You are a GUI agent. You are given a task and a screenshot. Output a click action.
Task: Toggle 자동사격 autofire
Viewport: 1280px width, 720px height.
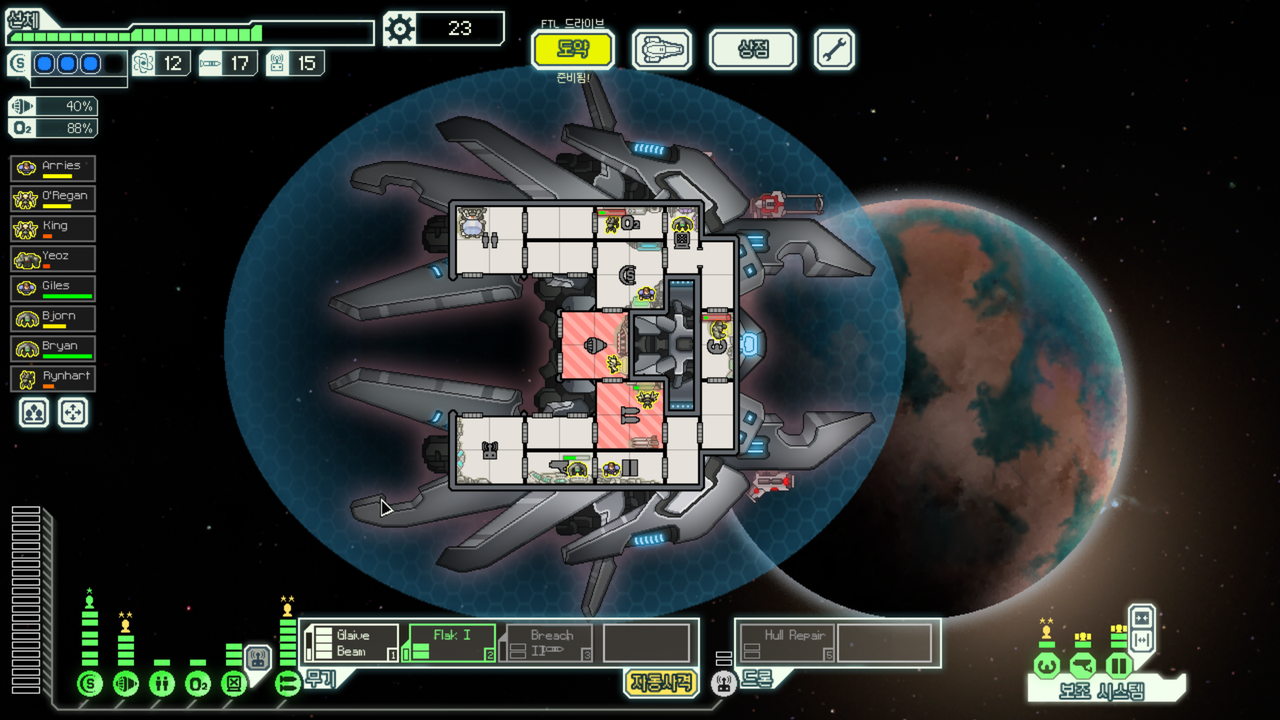(661, 682)
